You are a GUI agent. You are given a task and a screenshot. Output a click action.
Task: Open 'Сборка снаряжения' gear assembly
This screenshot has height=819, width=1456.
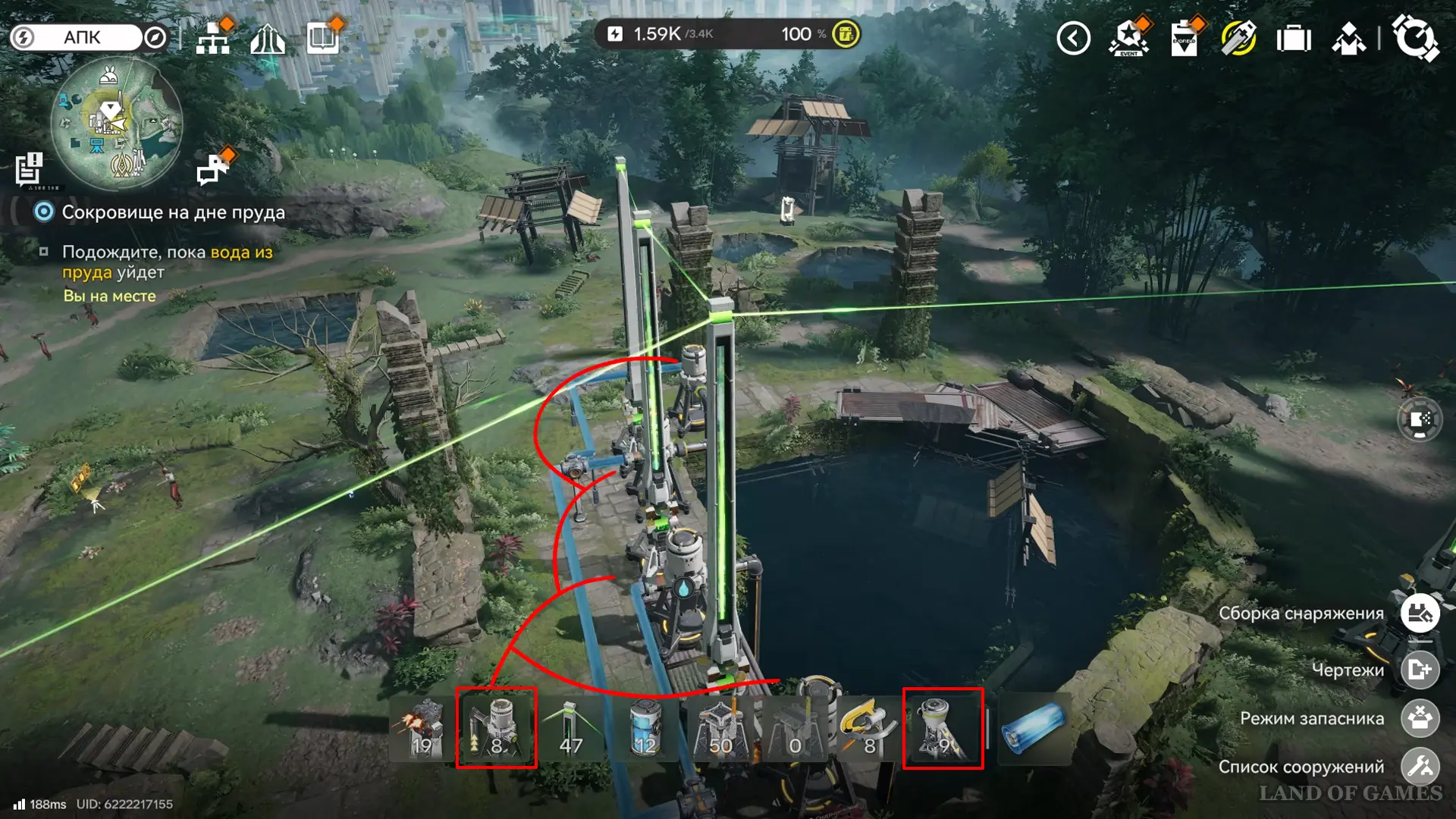1420,613
